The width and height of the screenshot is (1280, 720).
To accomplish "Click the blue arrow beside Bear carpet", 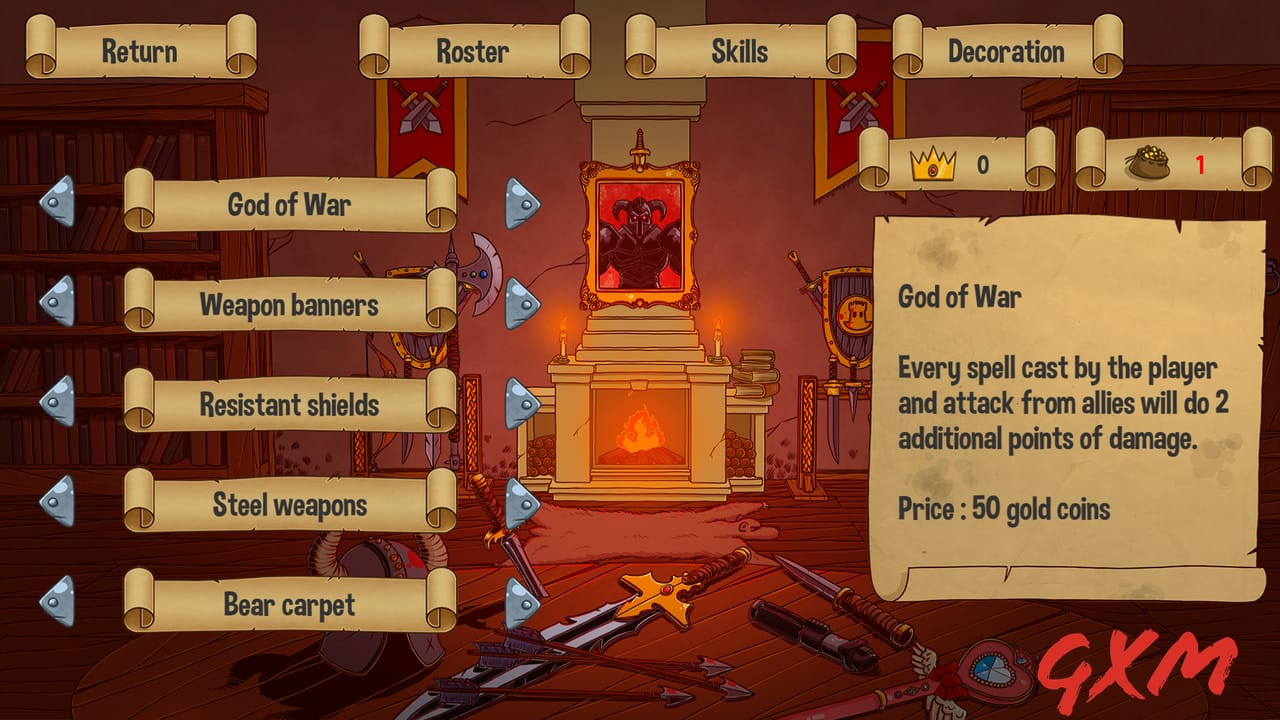I will [521, 600].
